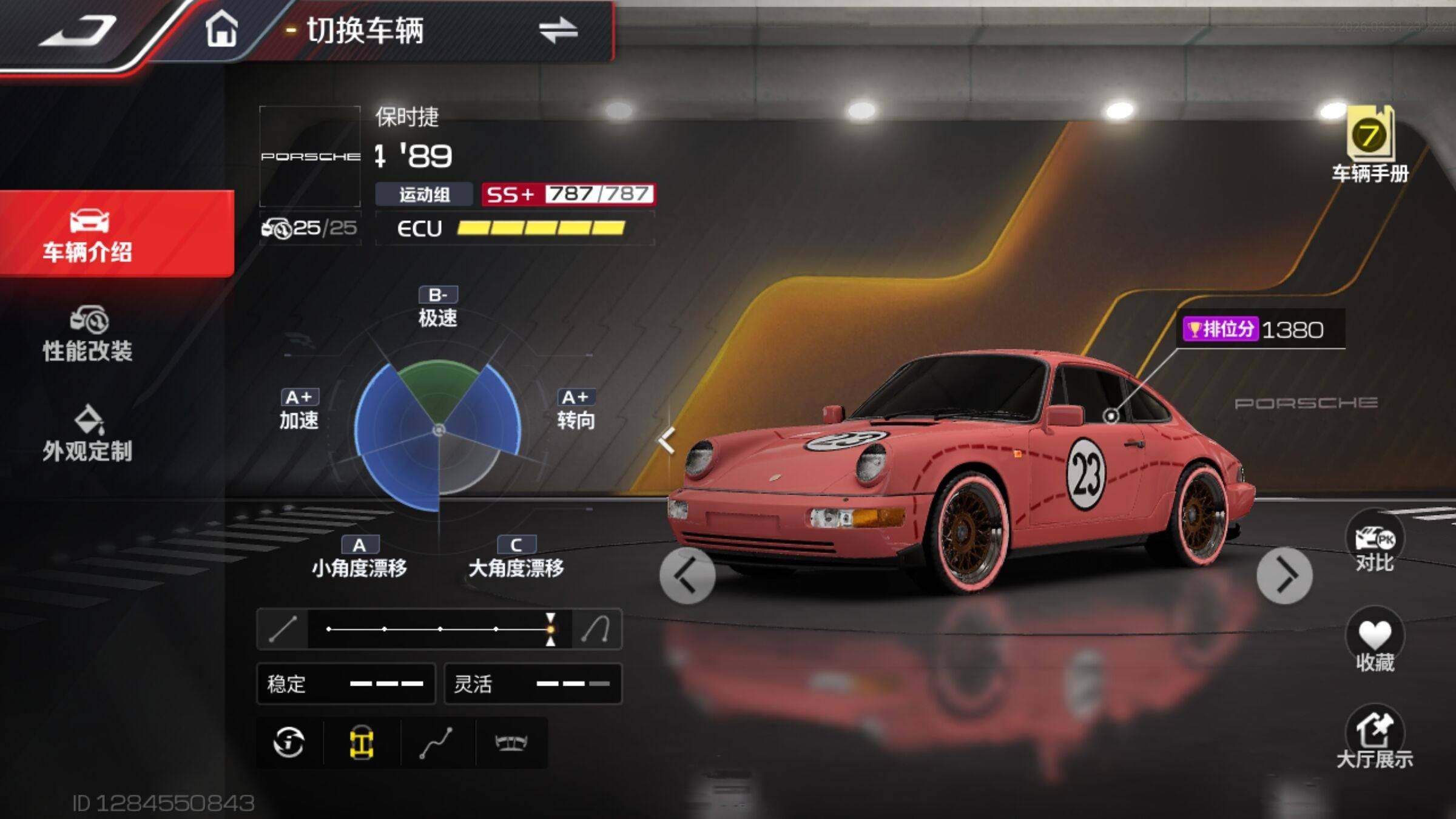
Task: Click the ECU upgrade level bar
Action: 540,228
